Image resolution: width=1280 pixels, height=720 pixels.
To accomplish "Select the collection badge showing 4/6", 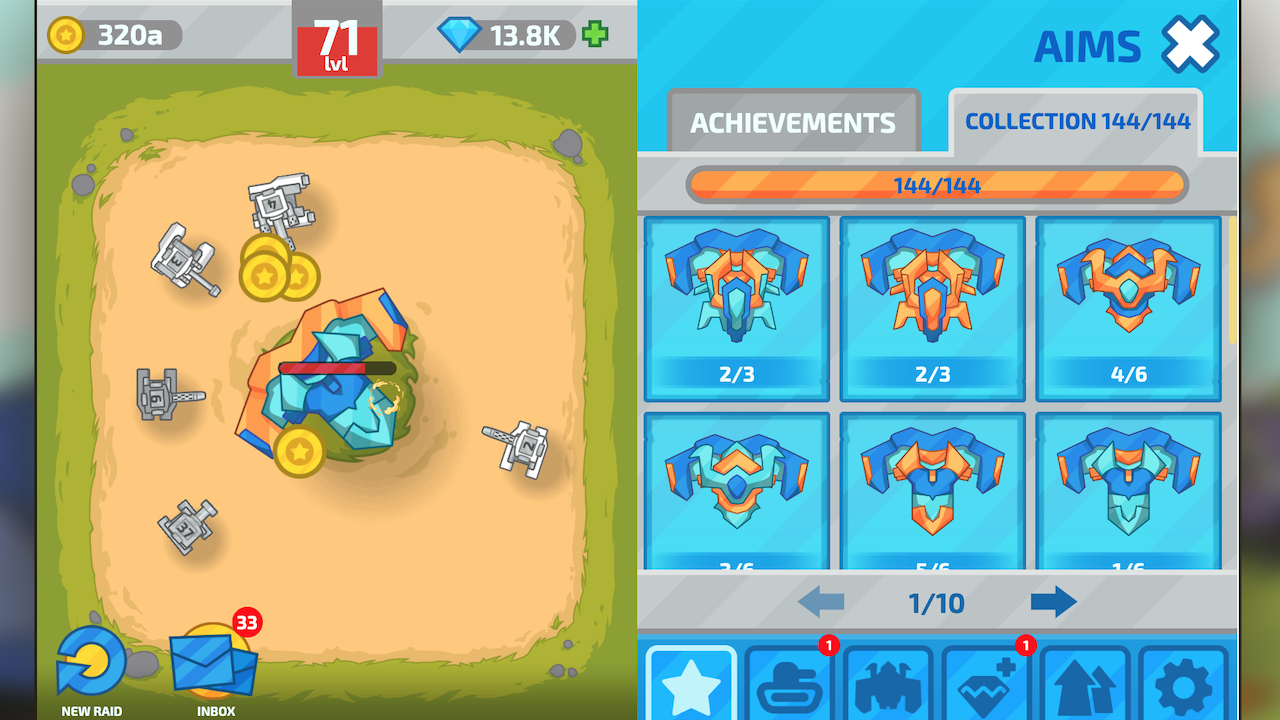I will click(x=1128, y=308).
